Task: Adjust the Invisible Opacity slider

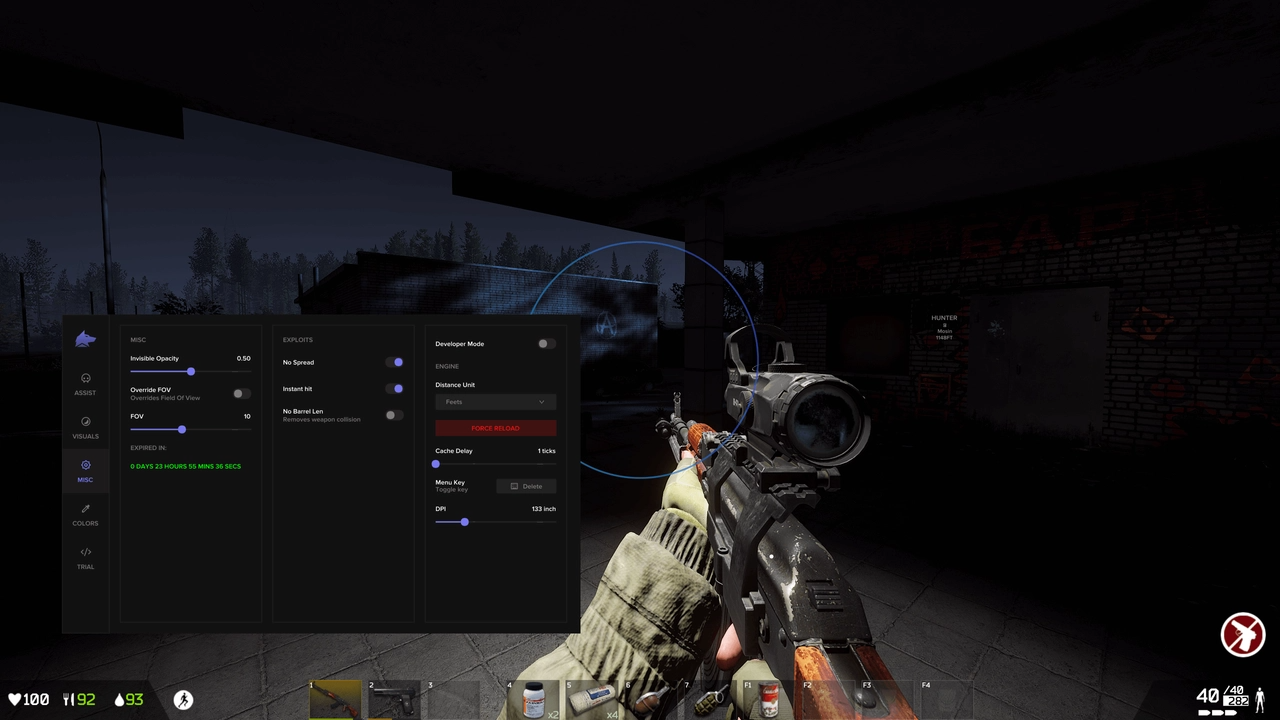Action: tap(190, 371)
